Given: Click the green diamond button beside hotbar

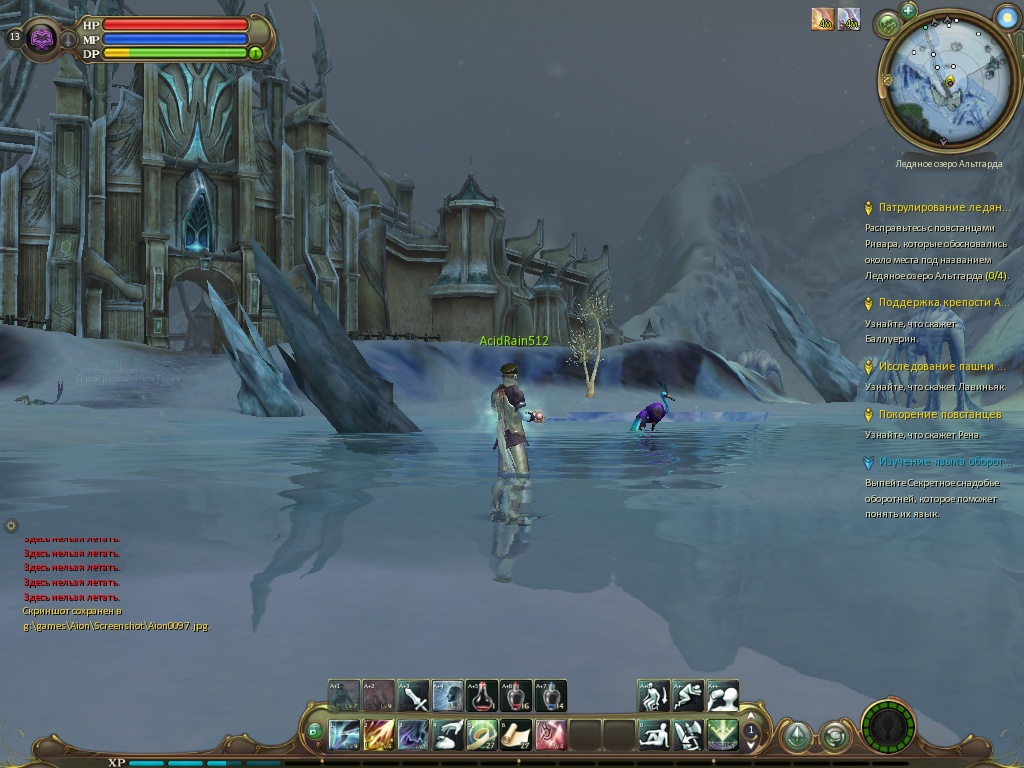Looking at the screenshot, I should [x=796, y=737].
